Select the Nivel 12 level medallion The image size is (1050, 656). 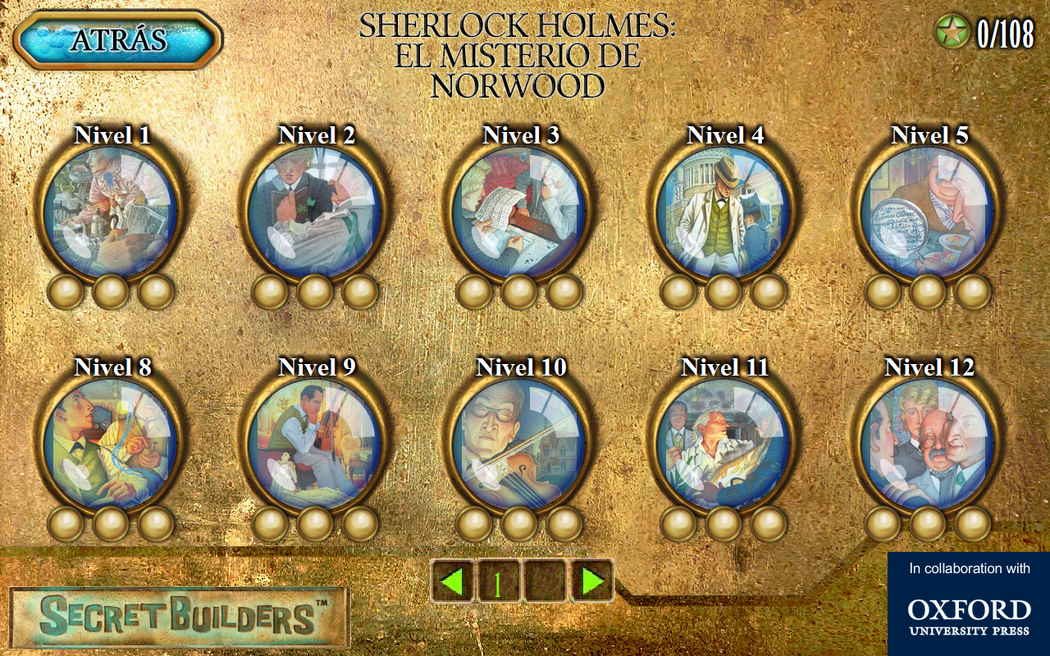(928, 444)
